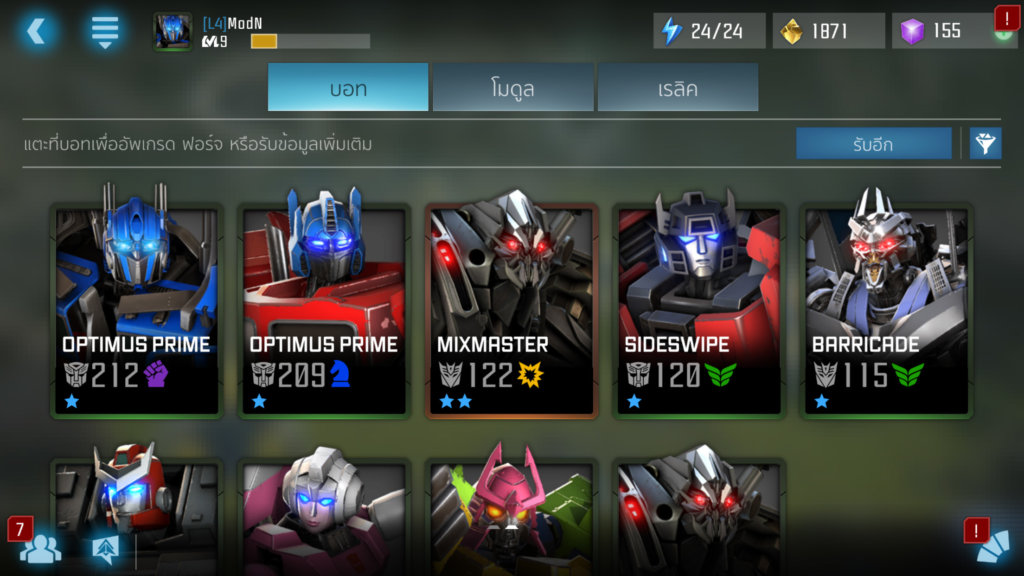The image size is (1024, 576).
Task: Go back using the arrow button
Action: [x=36, y=31]
